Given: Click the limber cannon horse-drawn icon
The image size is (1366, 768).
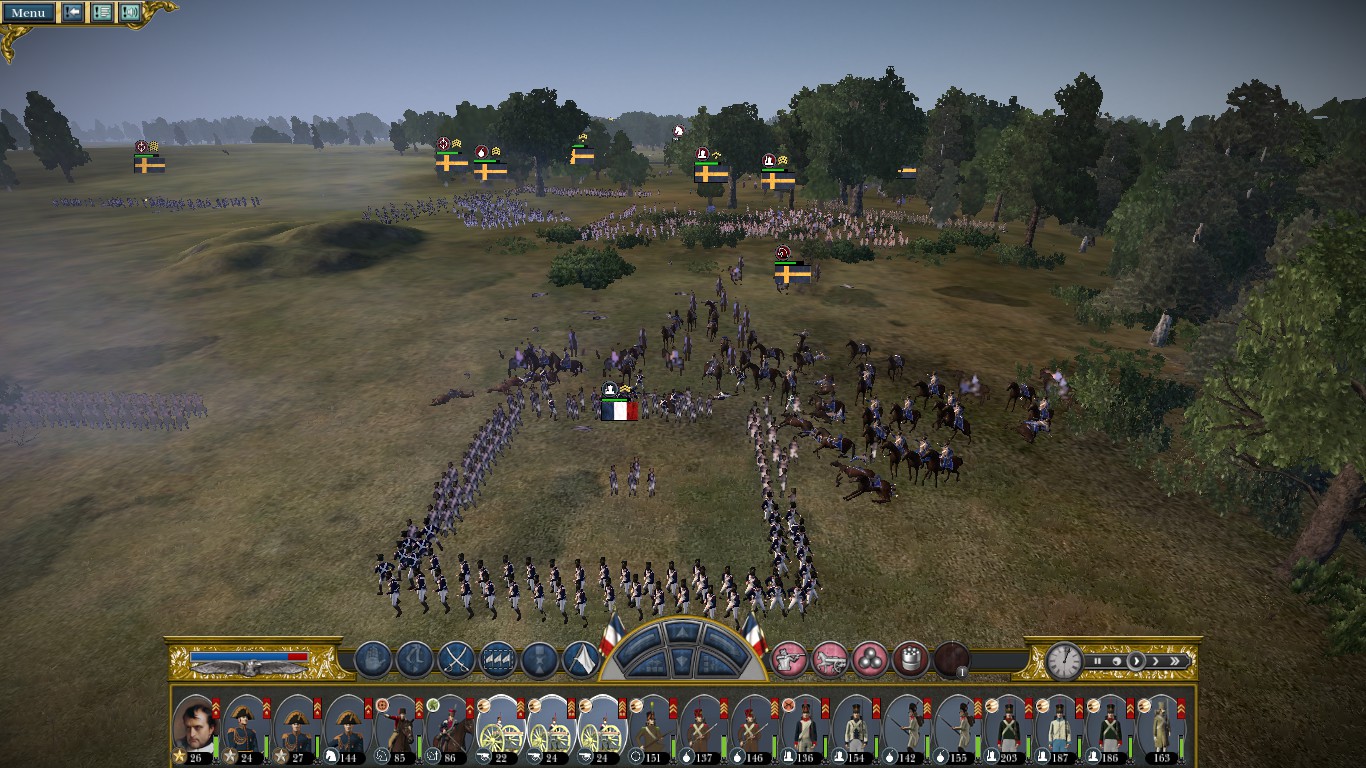Looking at the screenshot, I should [x=829, y=659].
